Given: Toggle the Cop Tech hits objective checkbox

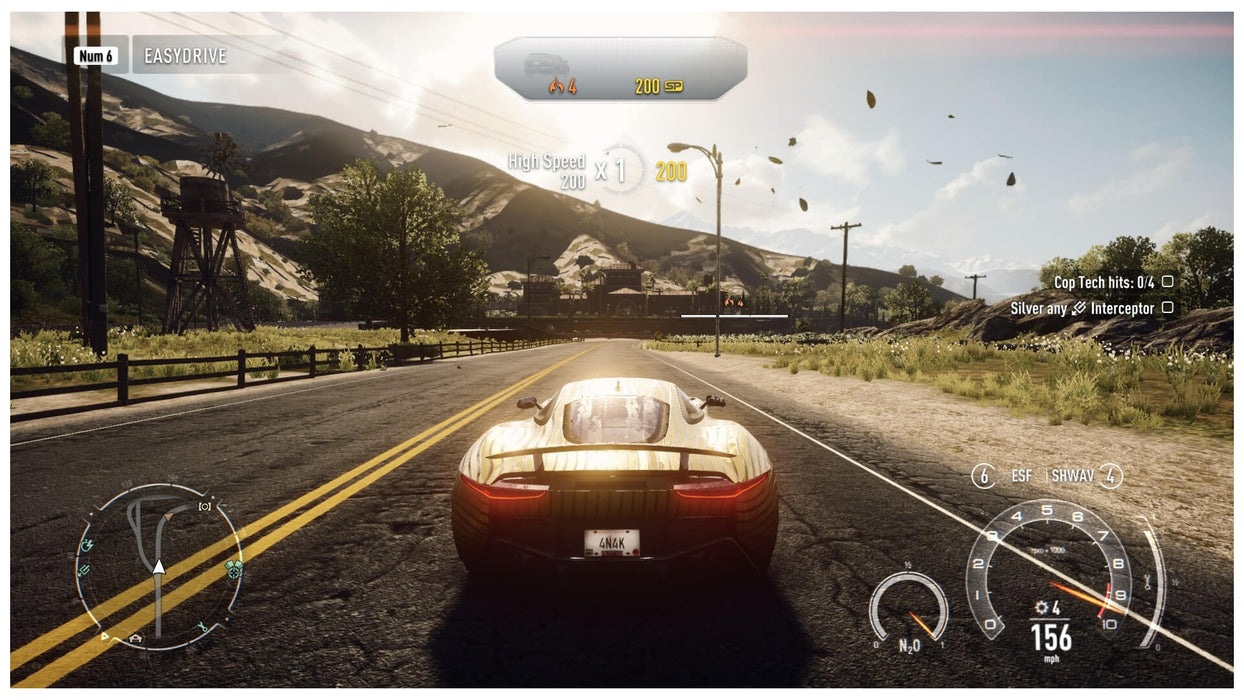Looking at the screenshot, I should (1167, 283).
